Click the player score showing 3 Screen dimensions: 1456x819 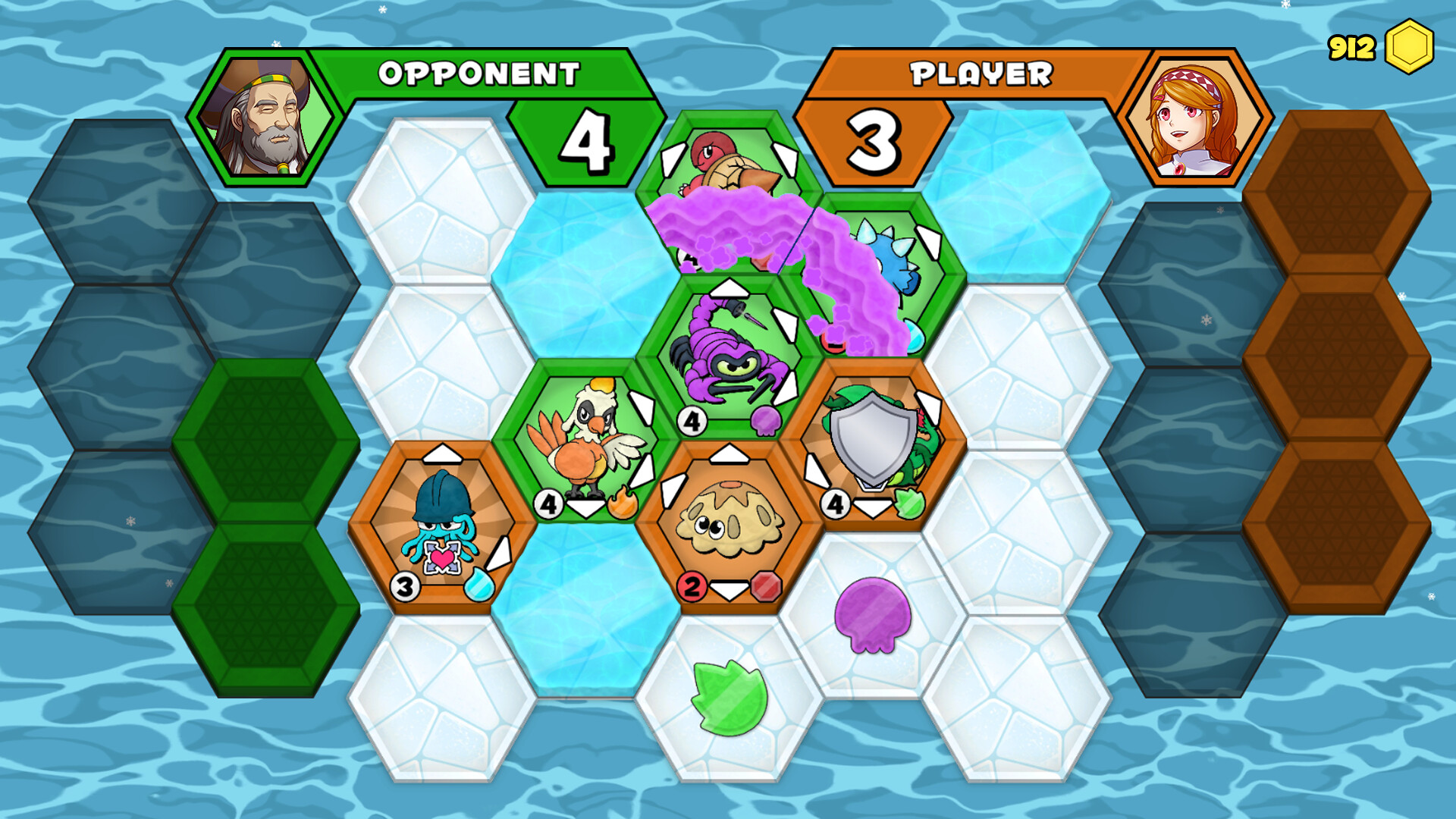pyautogui.click(x=874, y=144)
